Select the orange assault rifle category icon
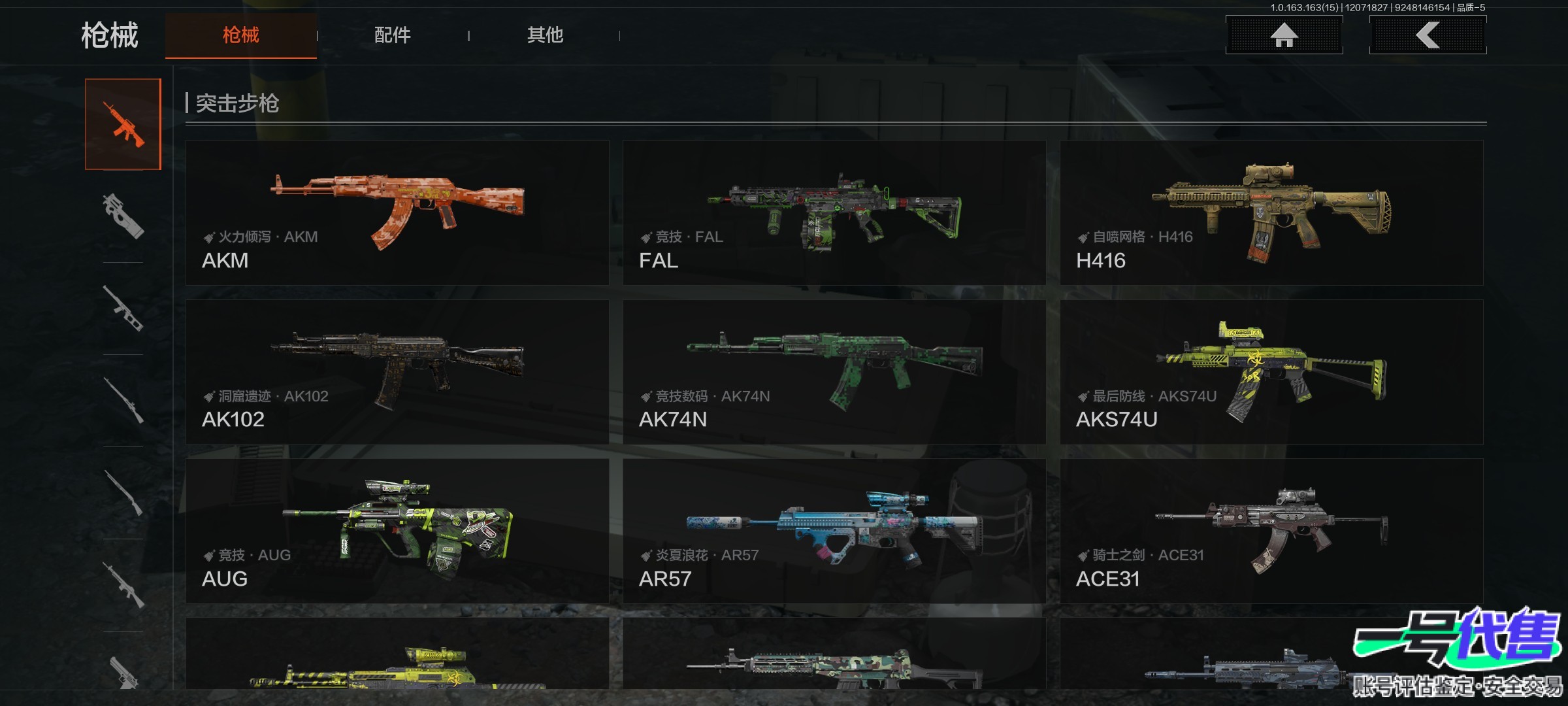Image resolution: width=1568 pixels, height=706 pixels. click(x=123, y=124)
